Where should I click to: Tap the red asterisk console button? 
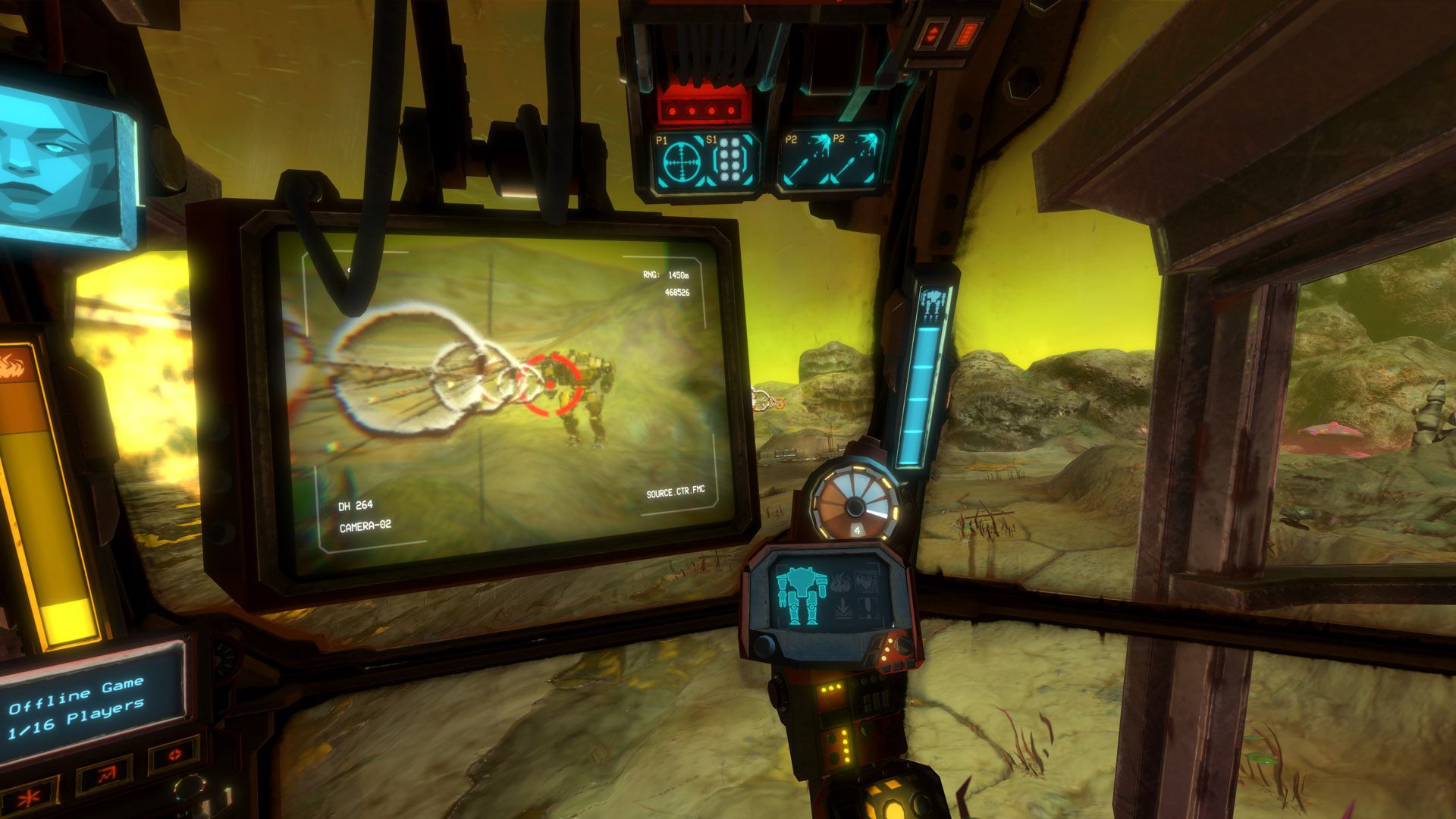32,797
